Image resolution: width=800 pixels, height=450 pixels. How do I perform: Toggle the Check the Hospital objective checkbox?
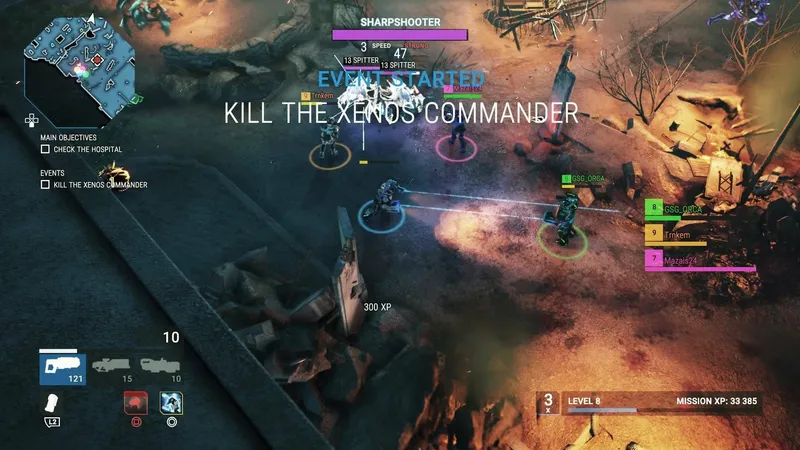(x=45, y=149)
